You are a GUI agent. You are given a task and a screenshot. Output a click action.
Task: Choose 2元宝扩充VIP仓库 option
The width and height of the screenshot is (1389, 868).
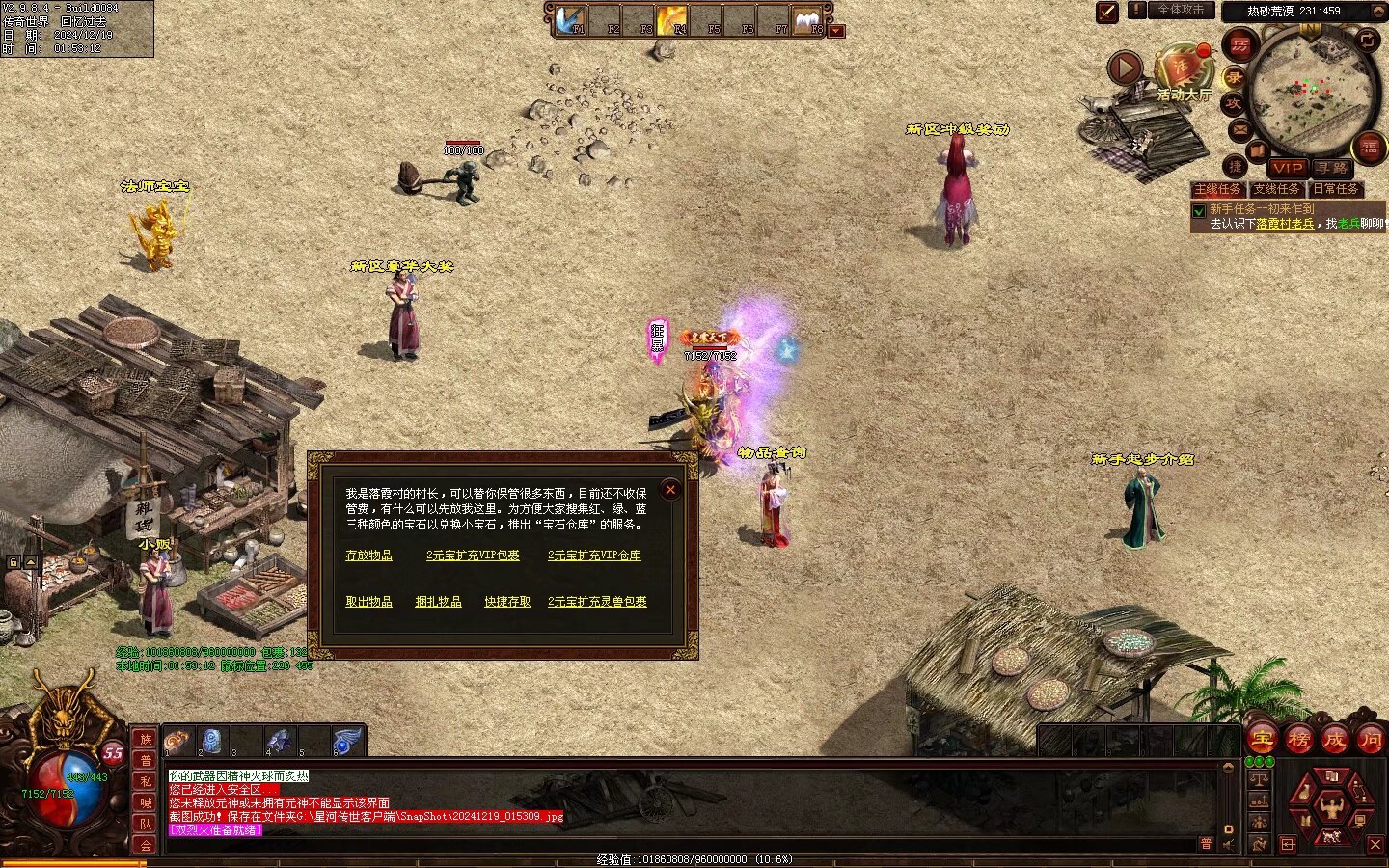(594, 556)
